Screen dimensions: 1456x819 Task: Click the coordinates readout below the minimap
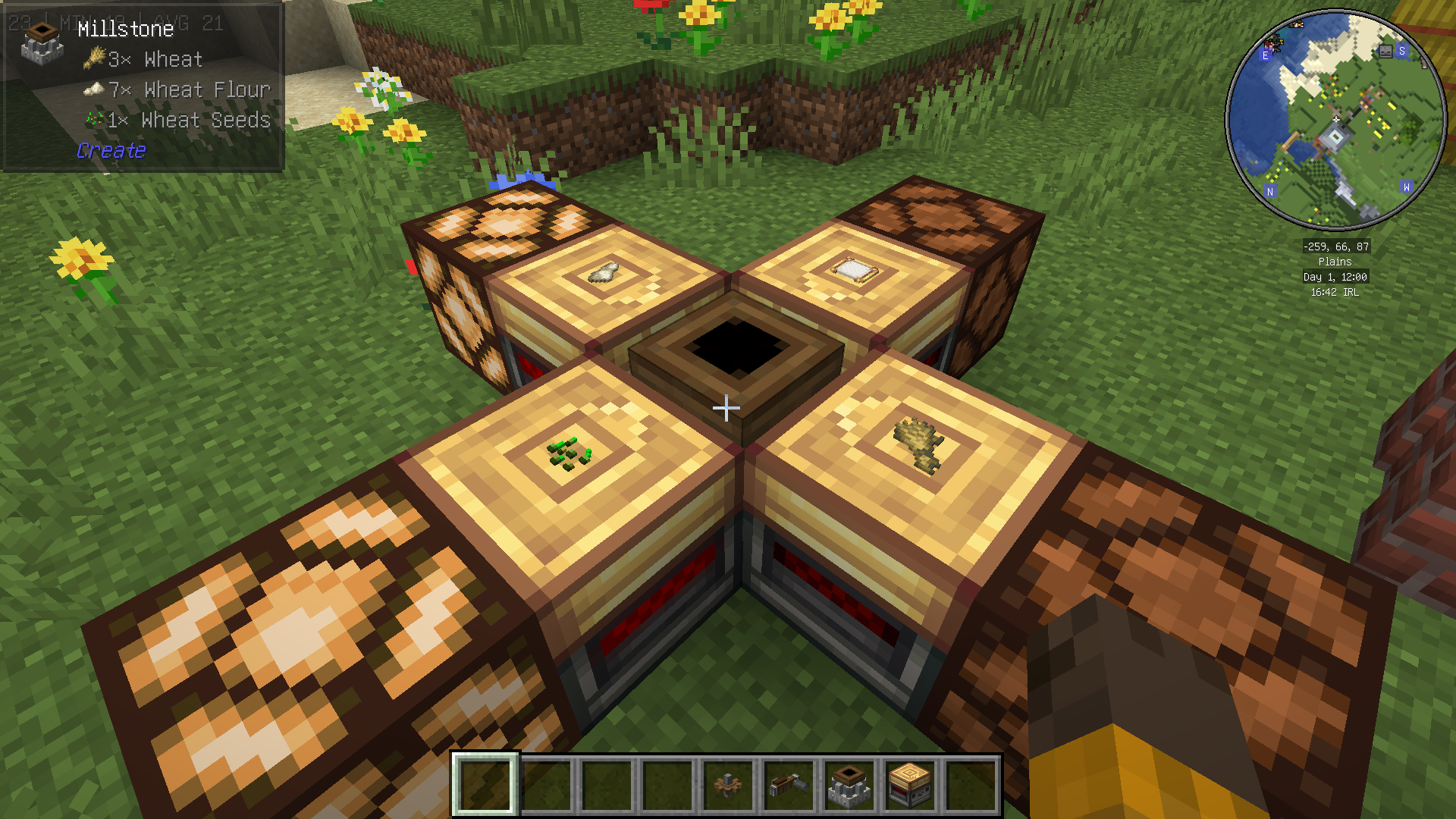[1335, 246]
